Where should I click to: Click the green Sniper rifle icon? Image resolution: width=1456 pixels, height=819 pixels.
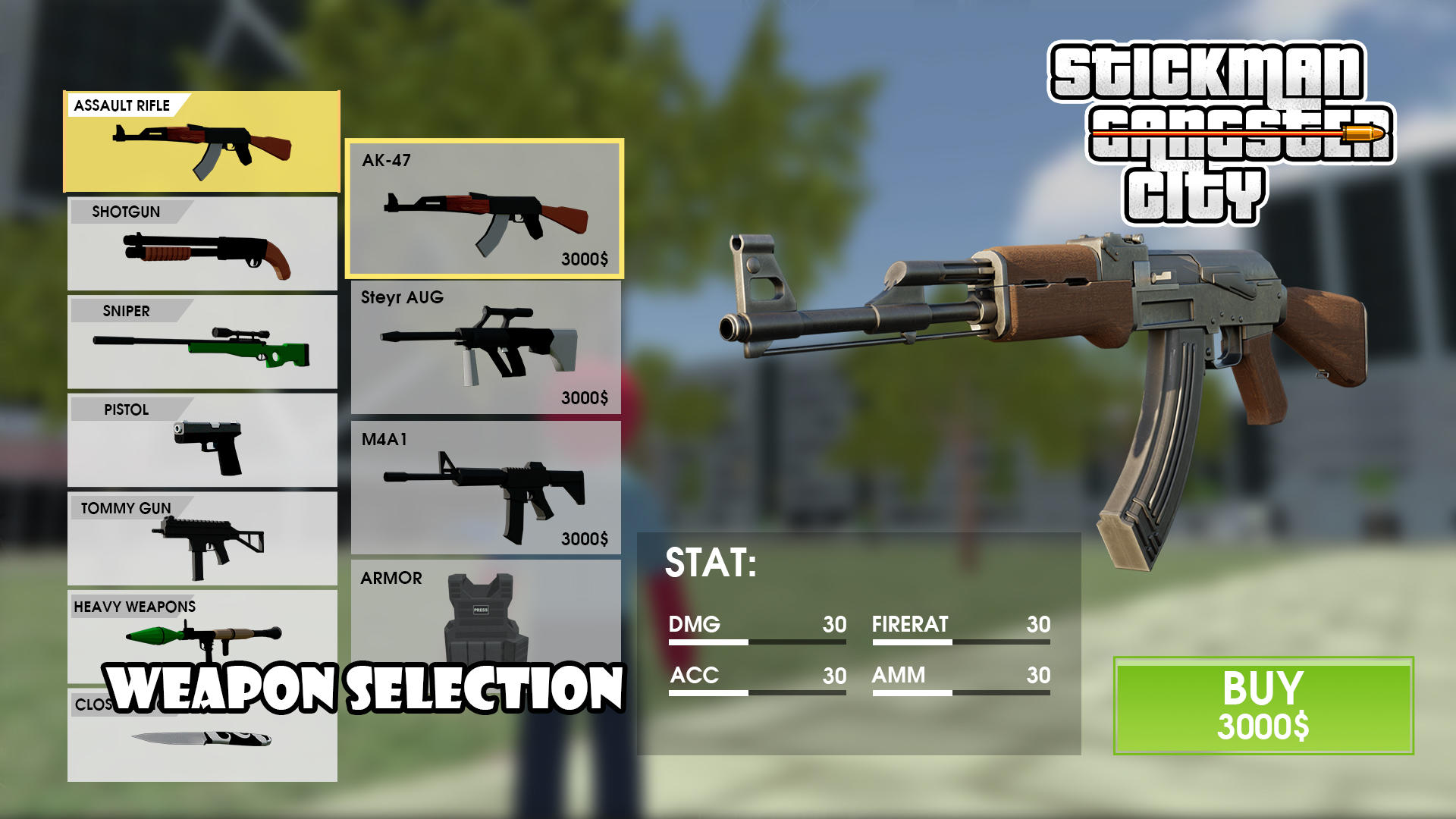tap(201, 349)
